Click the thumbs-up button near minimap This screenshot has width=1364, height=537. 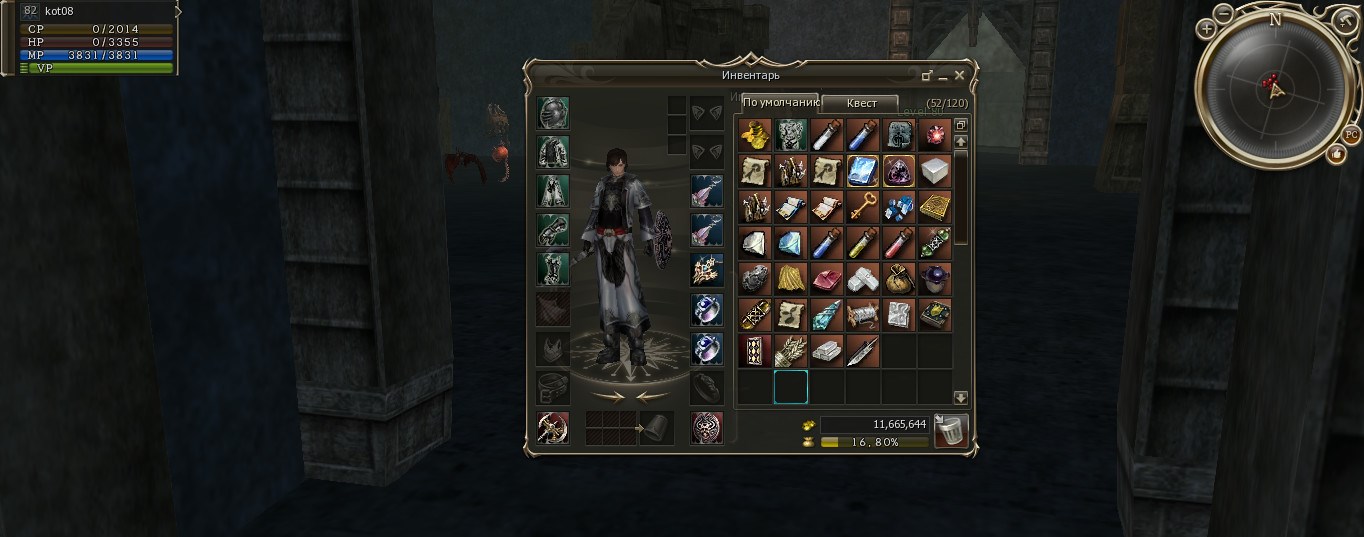click(1336, 153)
